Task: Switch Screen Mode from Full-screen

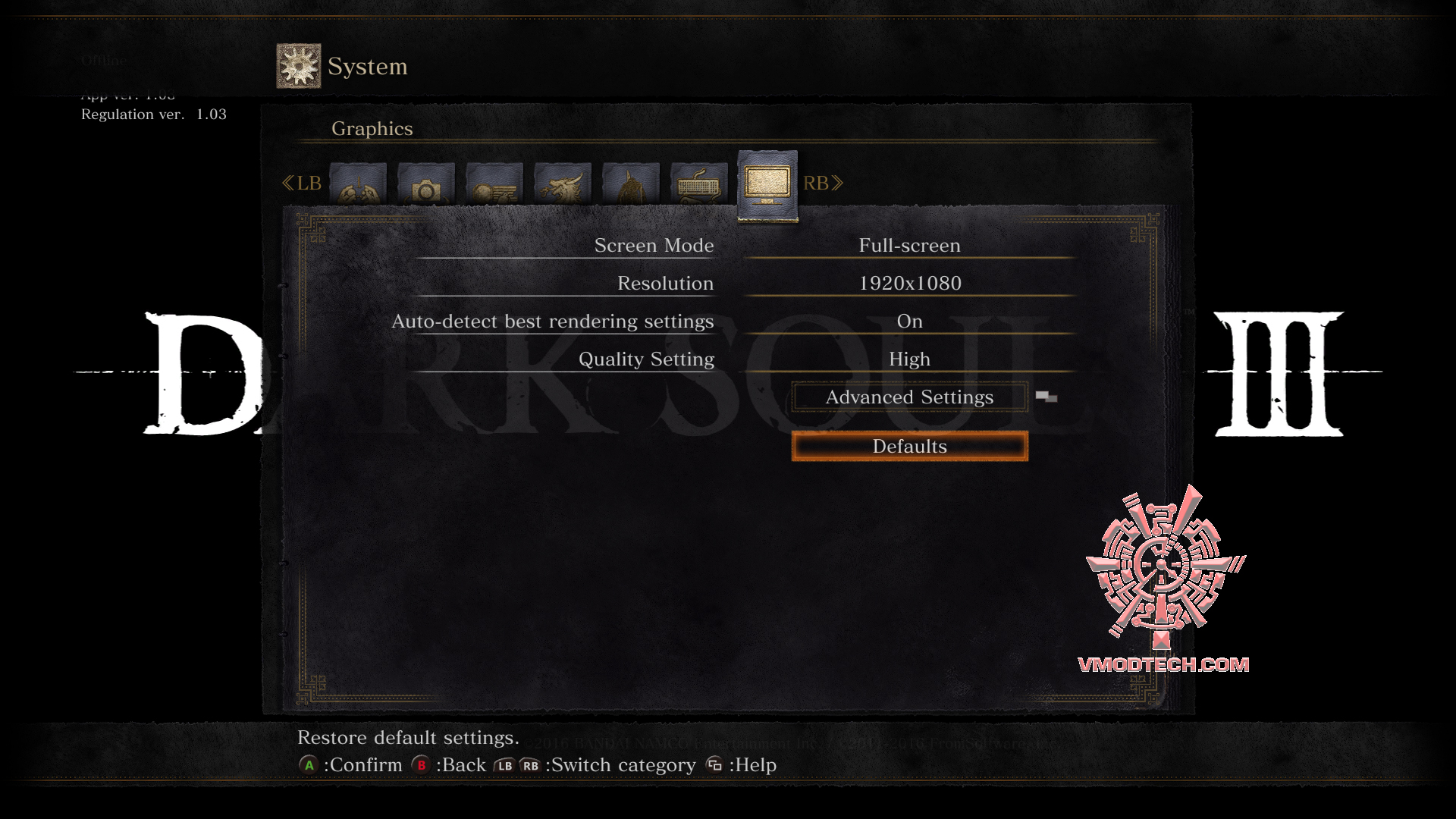Action: coord(909,245)
